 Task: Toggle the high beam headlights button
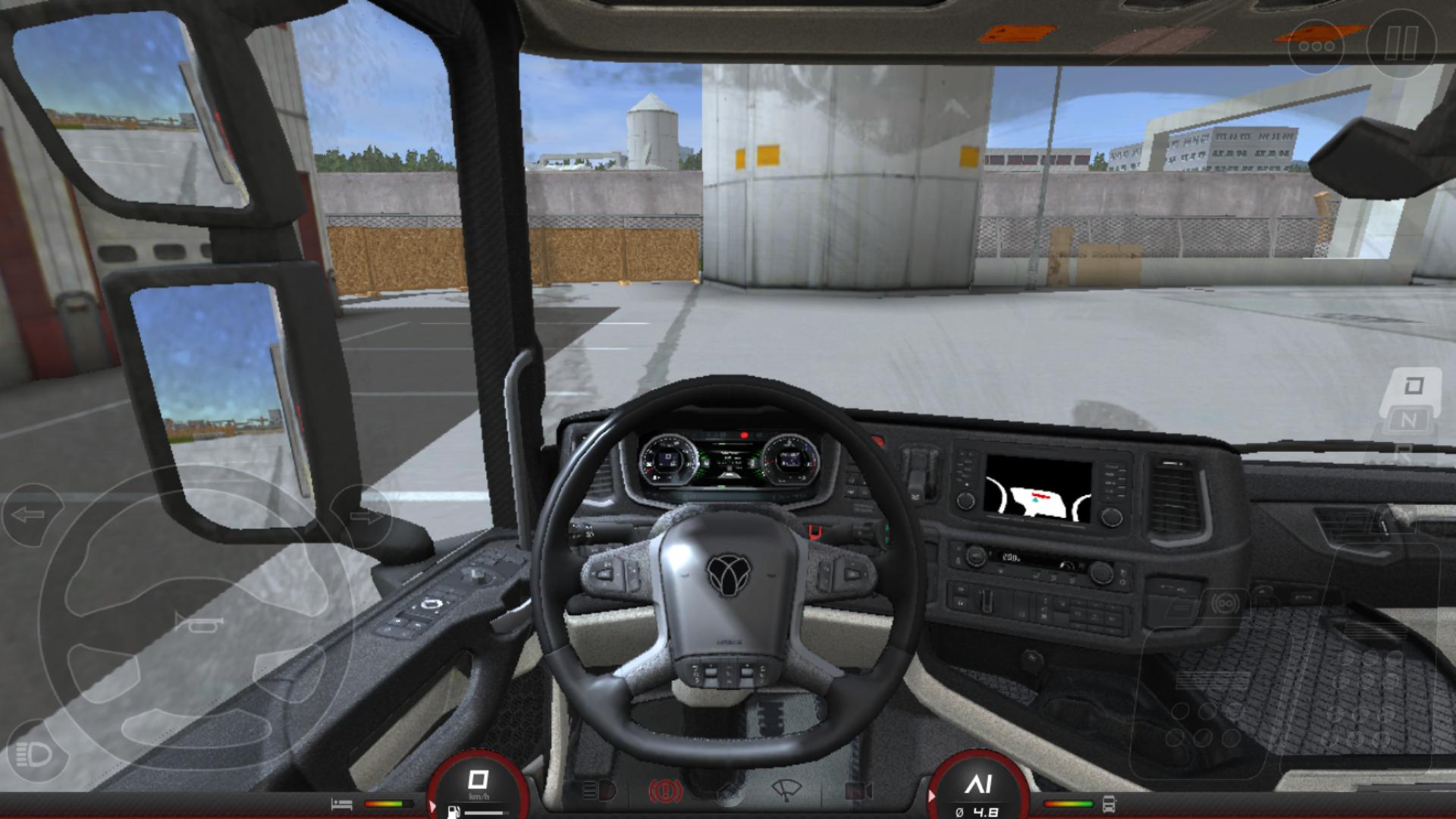(34, 754)
